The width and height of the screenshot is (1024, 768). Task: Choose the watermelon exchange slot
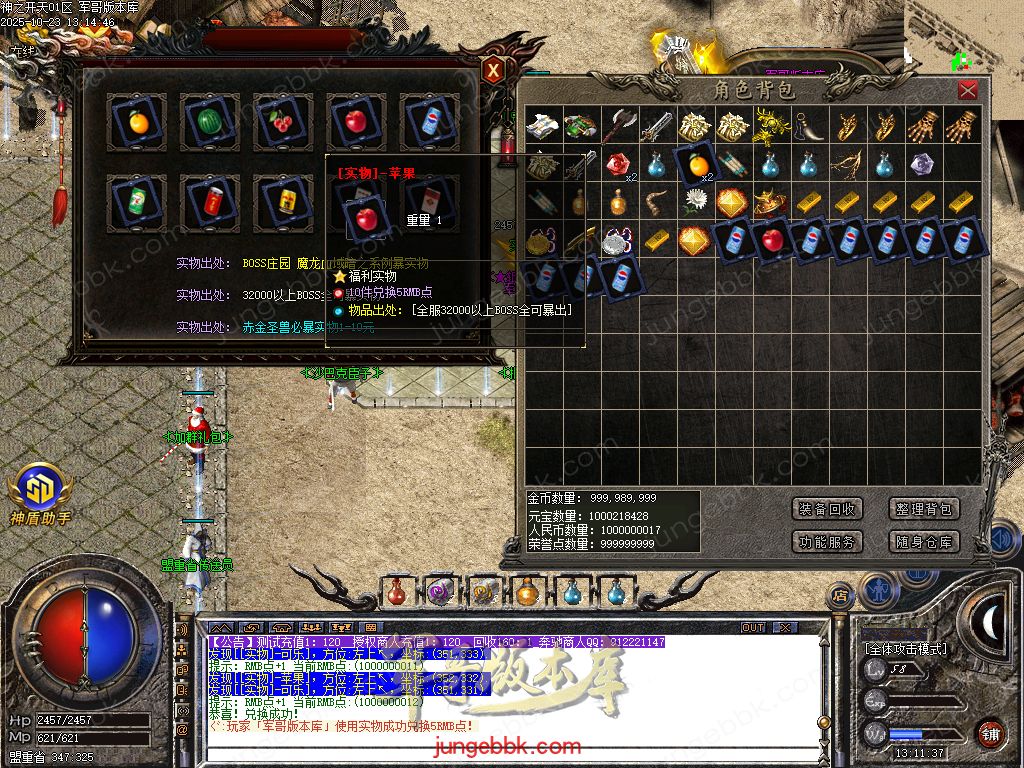click(x=209, y=122)
